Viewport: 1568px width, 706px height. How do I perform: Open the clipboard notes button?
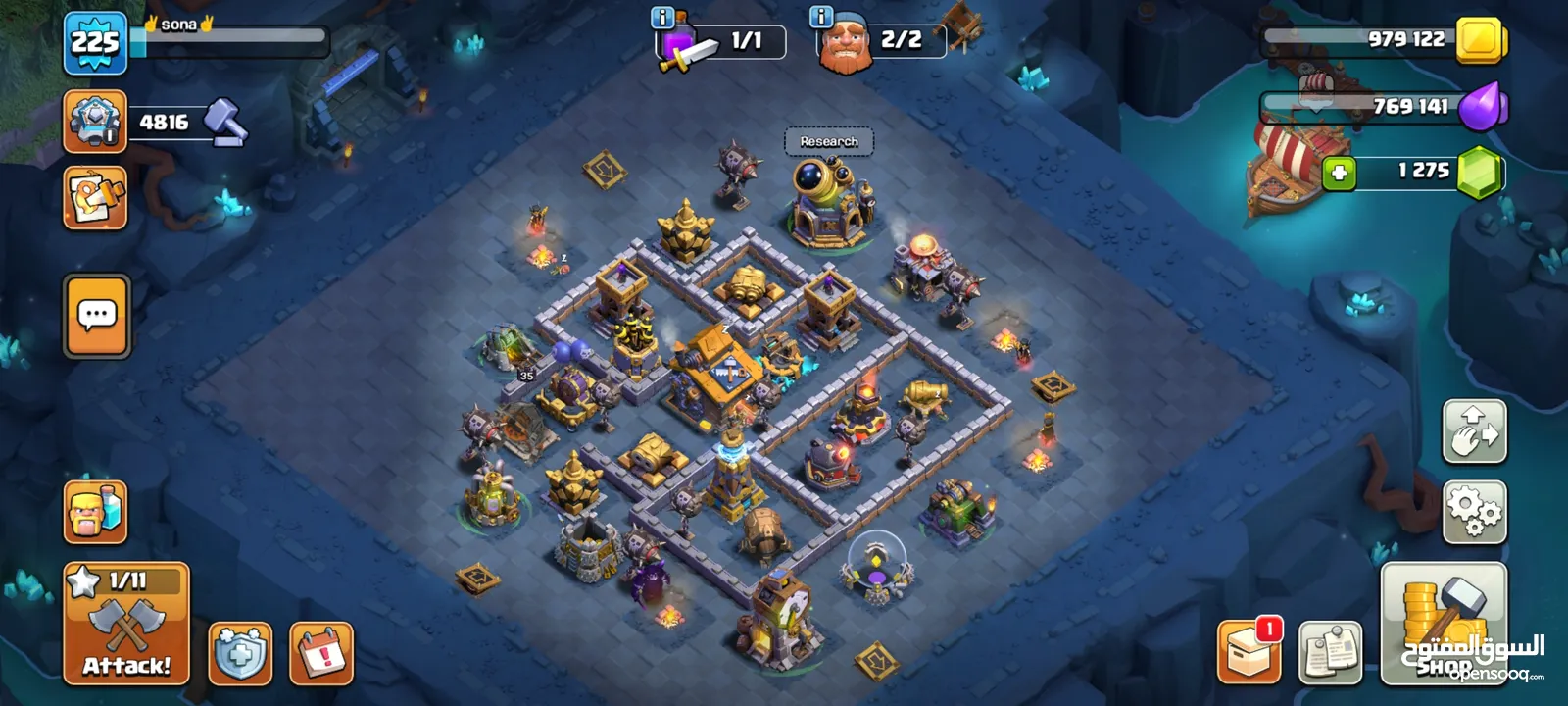coord(1330,651)
